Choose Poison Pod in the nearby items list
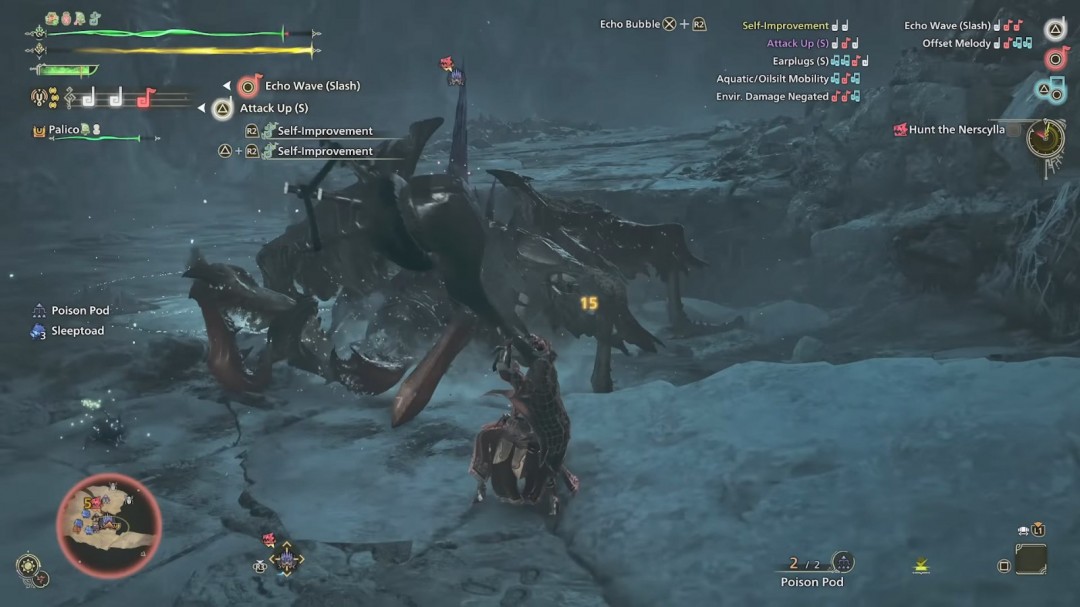This screenshot has height=607, width=1080. (80, 311)
